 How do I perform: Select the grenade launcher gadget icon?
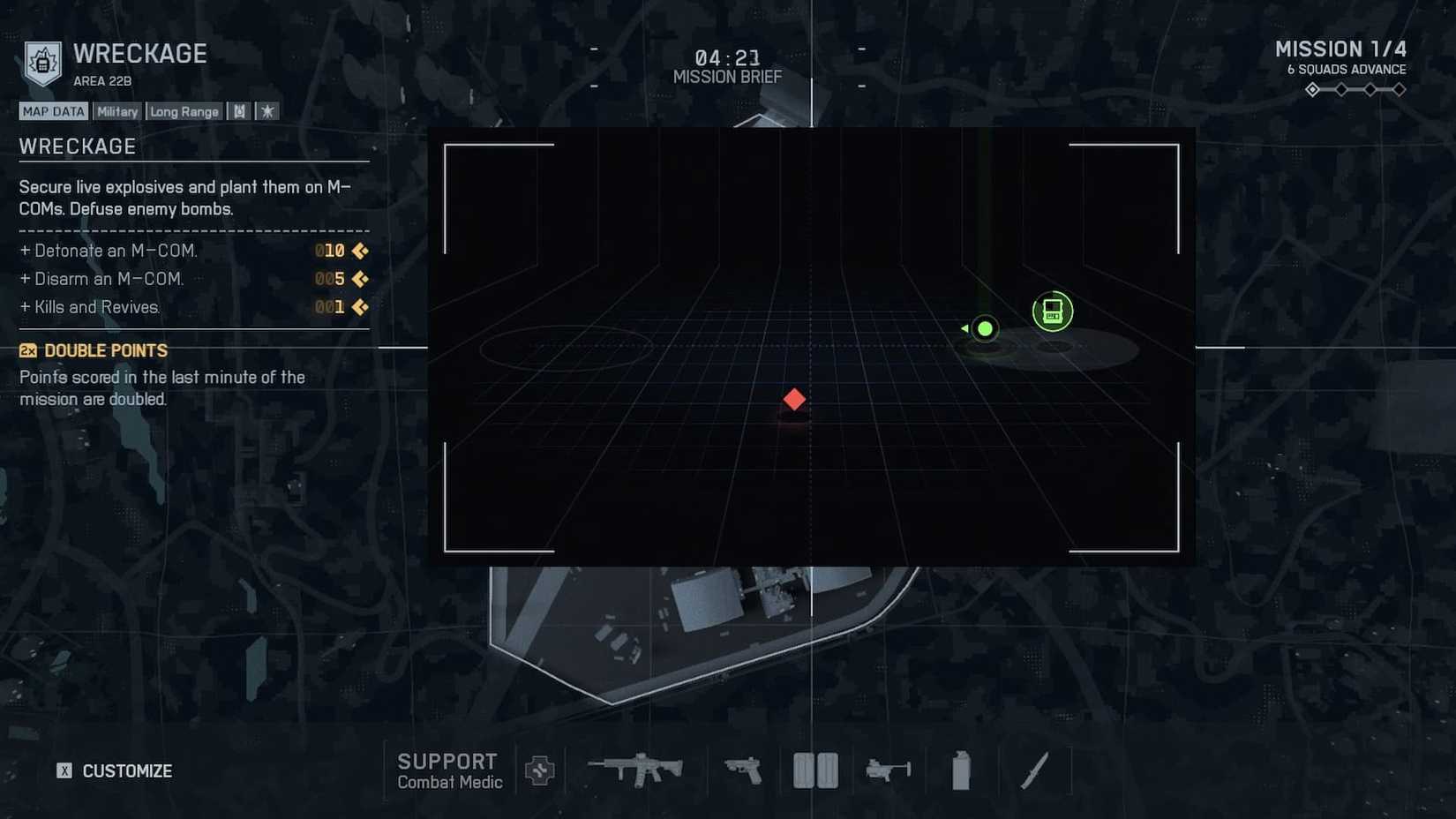(887, 770)
